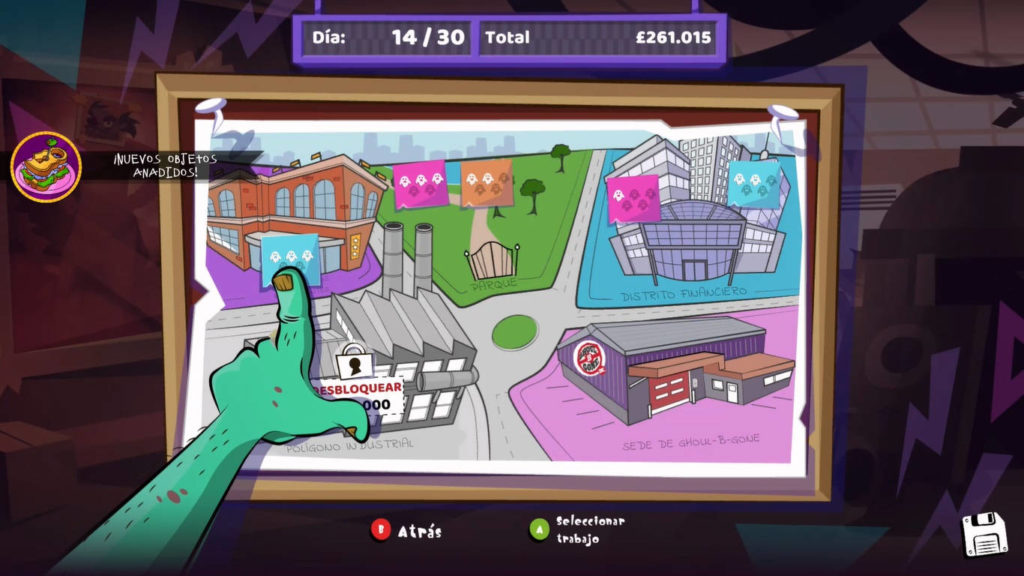Choose the pink job note in the park
1024x576 pixels.
[420, 184]
